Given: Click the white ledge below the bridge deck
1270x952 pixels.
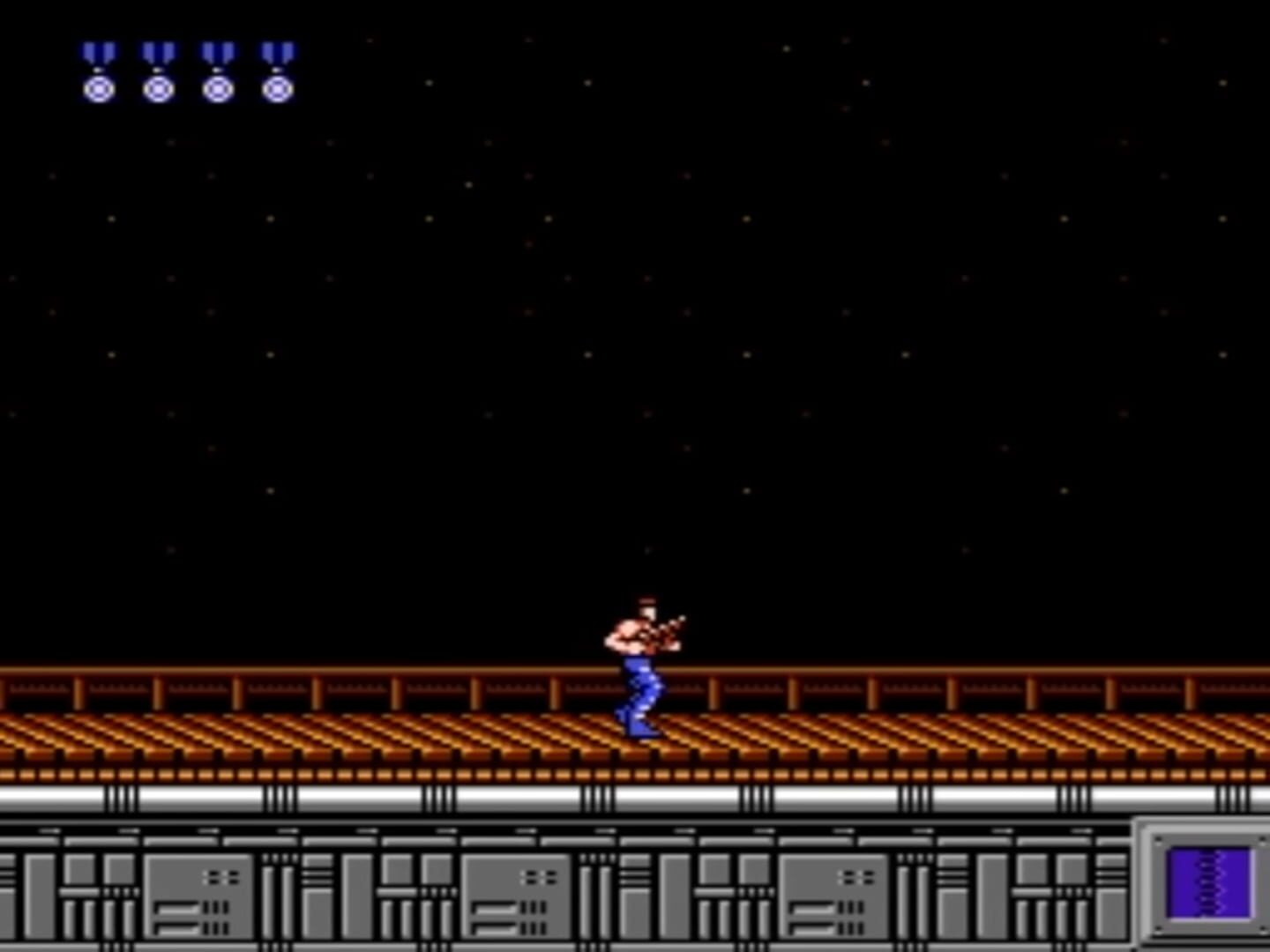Looking at the screenshot, I should point(353,798).
